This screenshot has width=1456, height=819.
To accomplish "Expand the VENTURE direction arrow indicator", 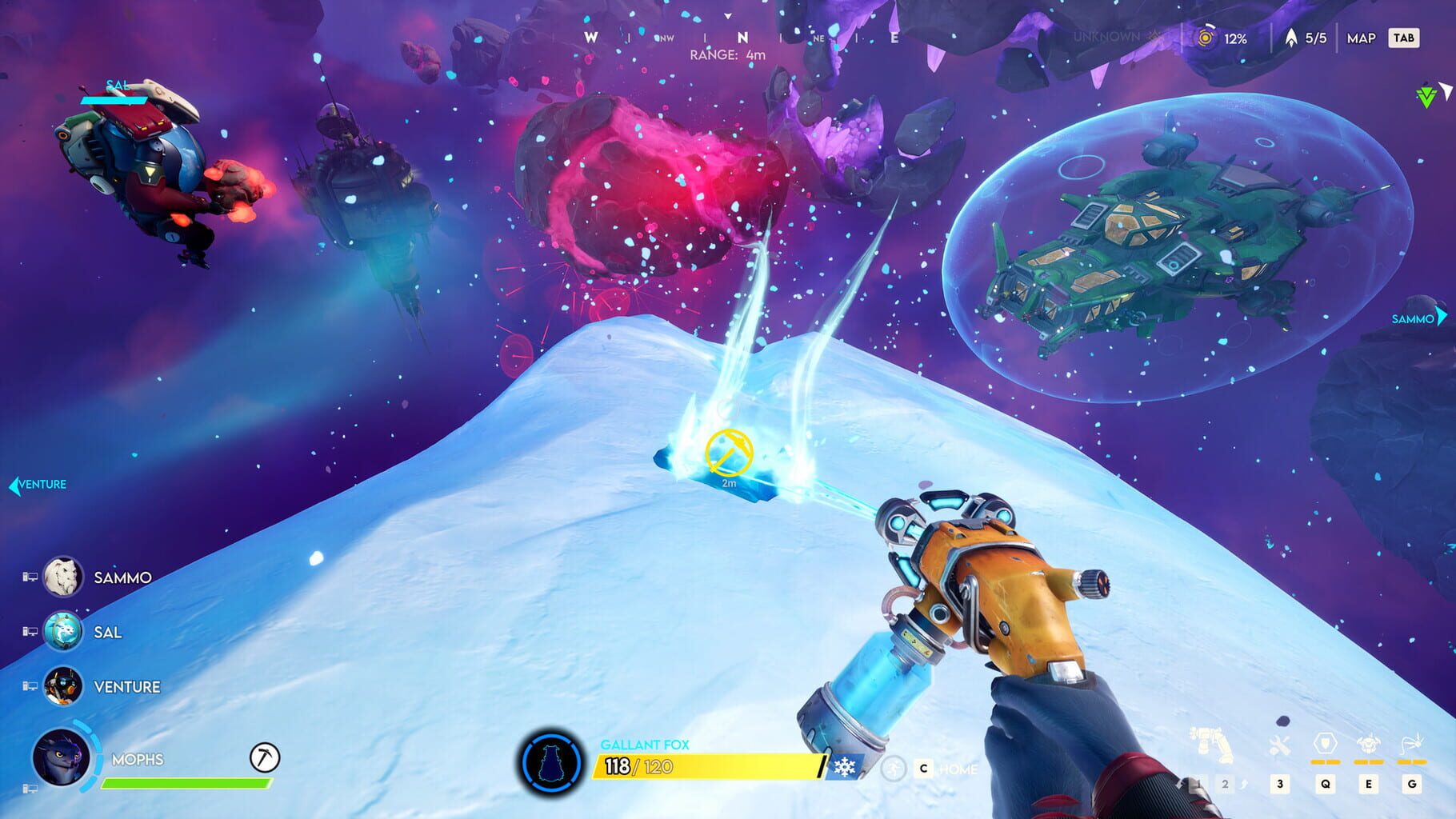I will pyautogui.click(x=16, y=483).
